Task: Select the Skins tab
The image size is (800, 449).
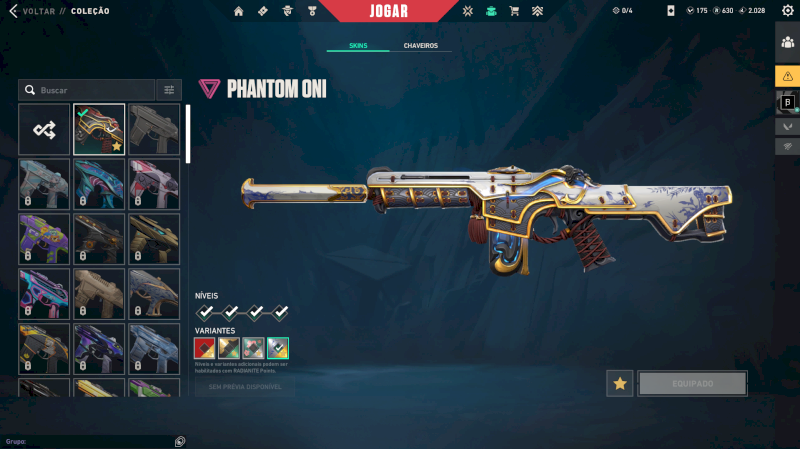Action: (358, 46)
